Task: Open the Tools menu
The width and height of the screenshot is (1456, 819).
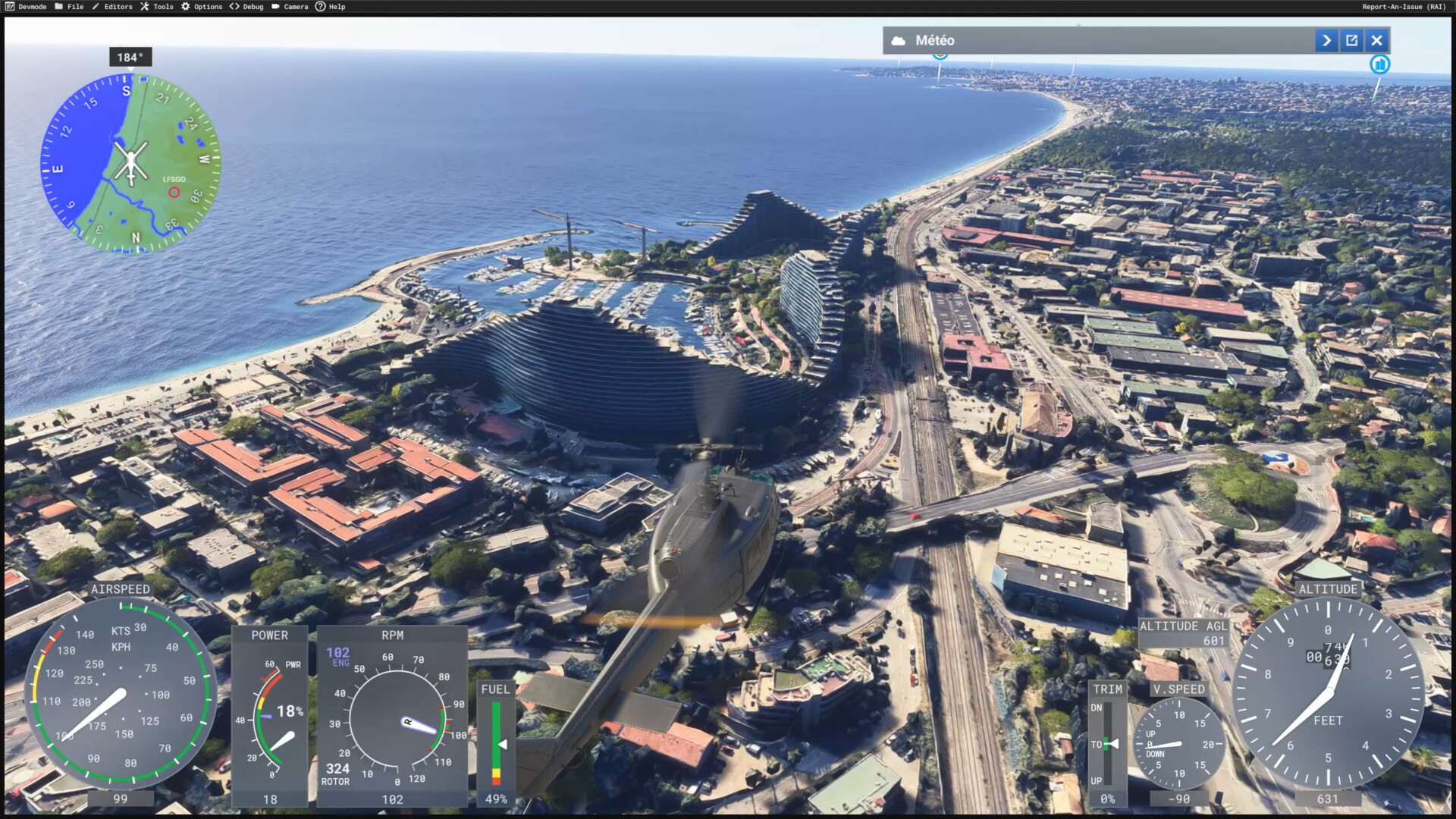Action: (x=157, y=7)
